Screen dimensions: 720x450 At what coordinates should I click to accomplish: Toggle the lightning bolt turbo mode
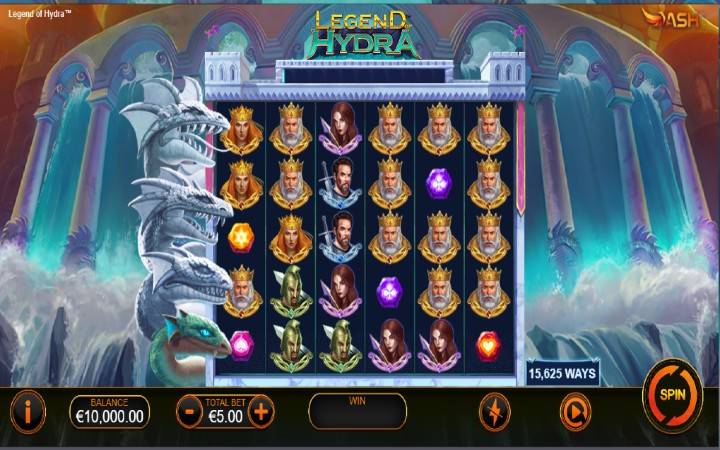494,410
